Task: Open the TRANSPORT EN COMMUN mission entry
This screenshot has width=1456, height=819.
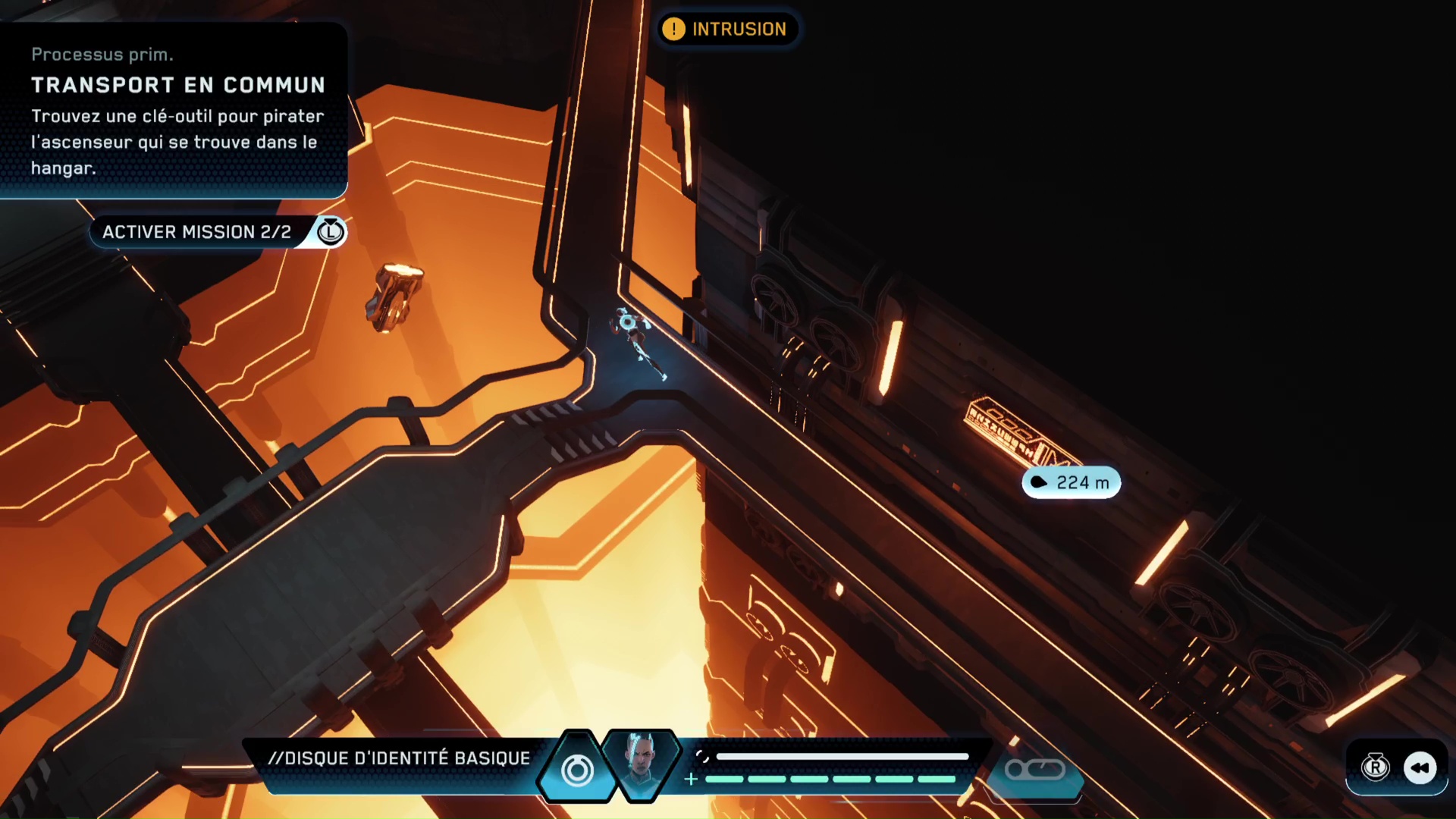Action: (x=178, y=85)
